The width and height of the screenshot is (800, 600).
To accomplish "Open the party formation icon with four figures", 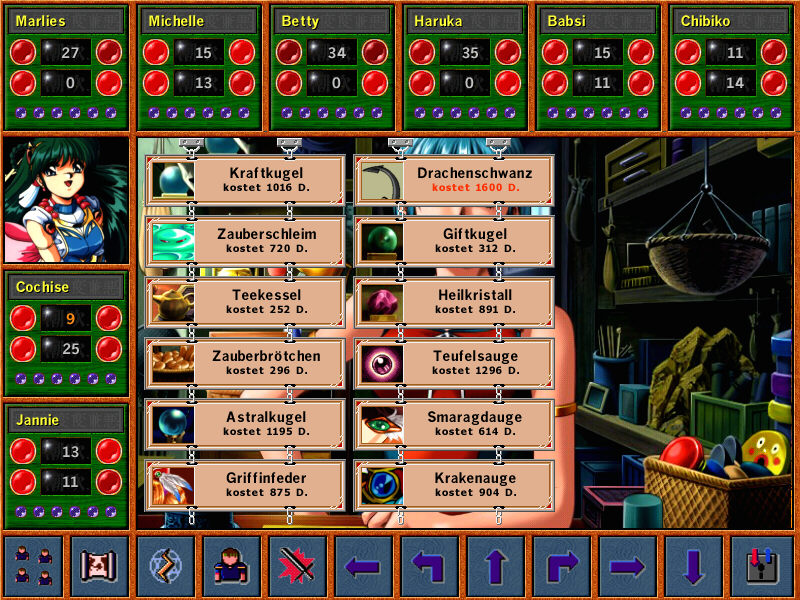I will [x=33, y=567].
